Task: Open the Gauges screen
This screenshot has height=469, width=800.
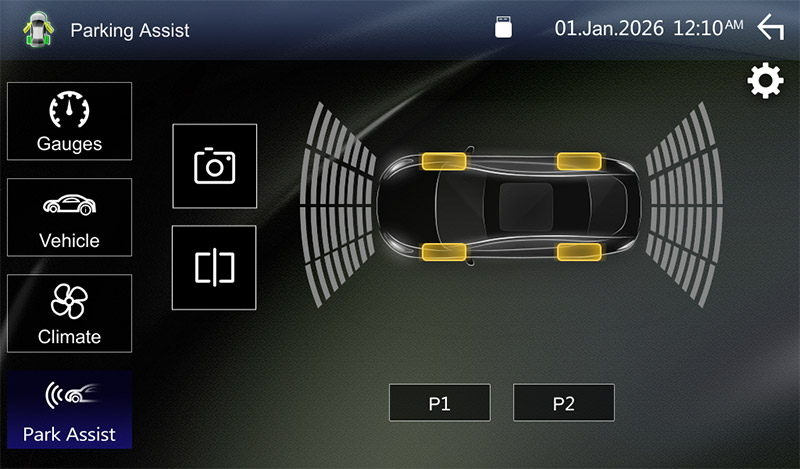Action: coord(70,121)
